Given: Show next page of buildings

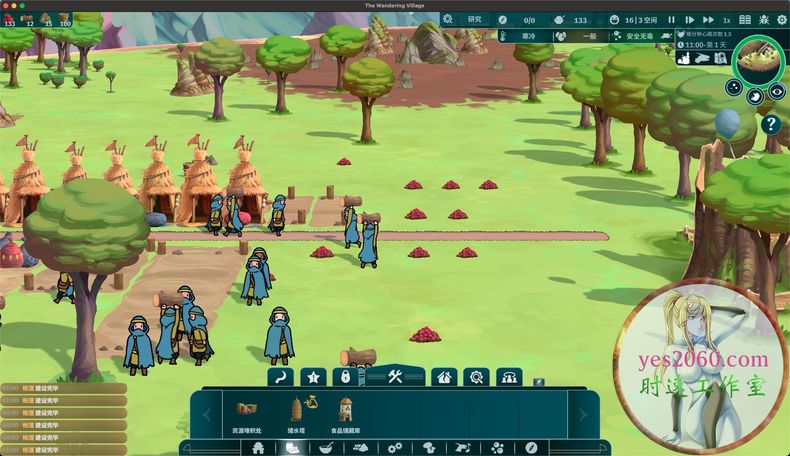Looking at the screenshot, I should [583, 413].
